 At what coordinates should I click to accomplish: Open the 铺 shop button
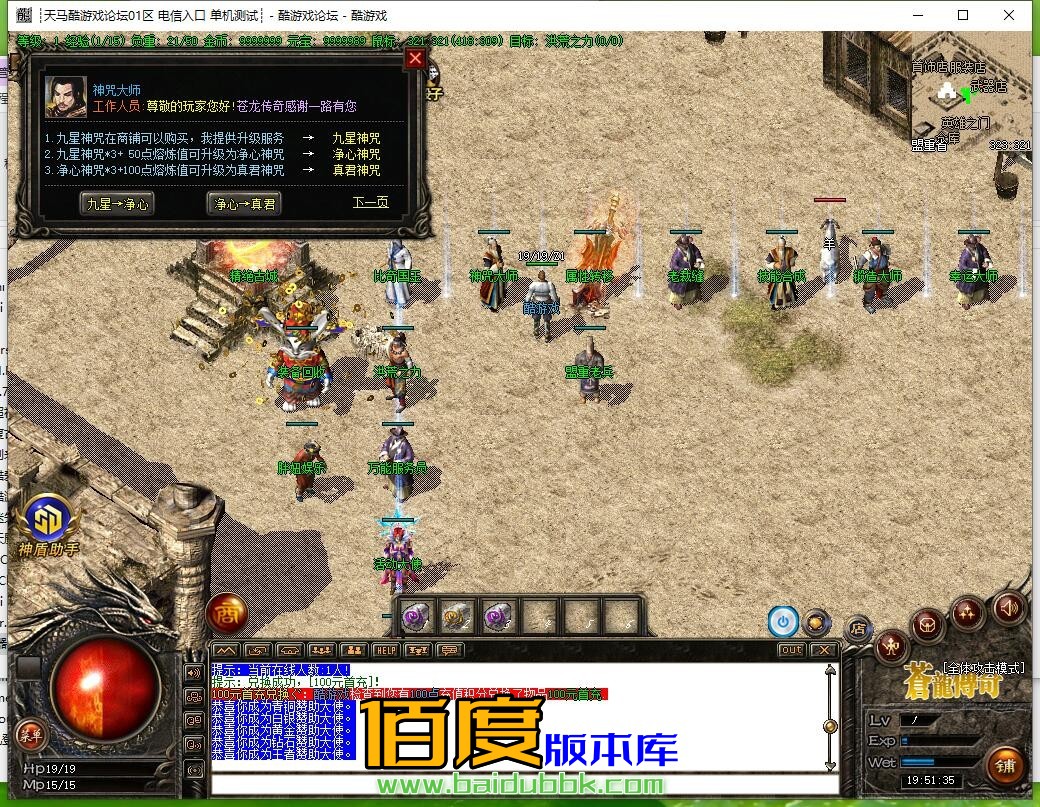pos(1004,766)
